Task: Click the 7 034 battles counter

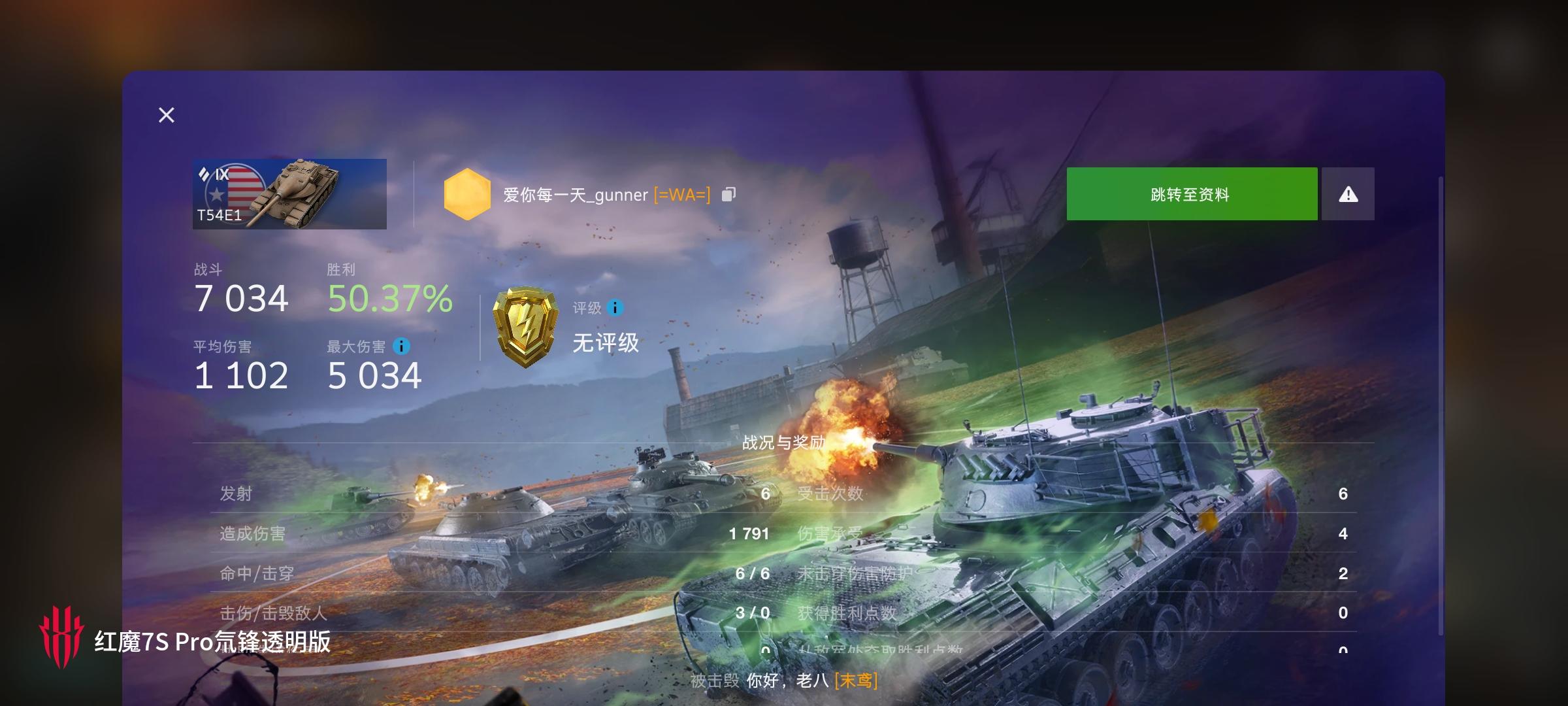Action: (241, 299)
